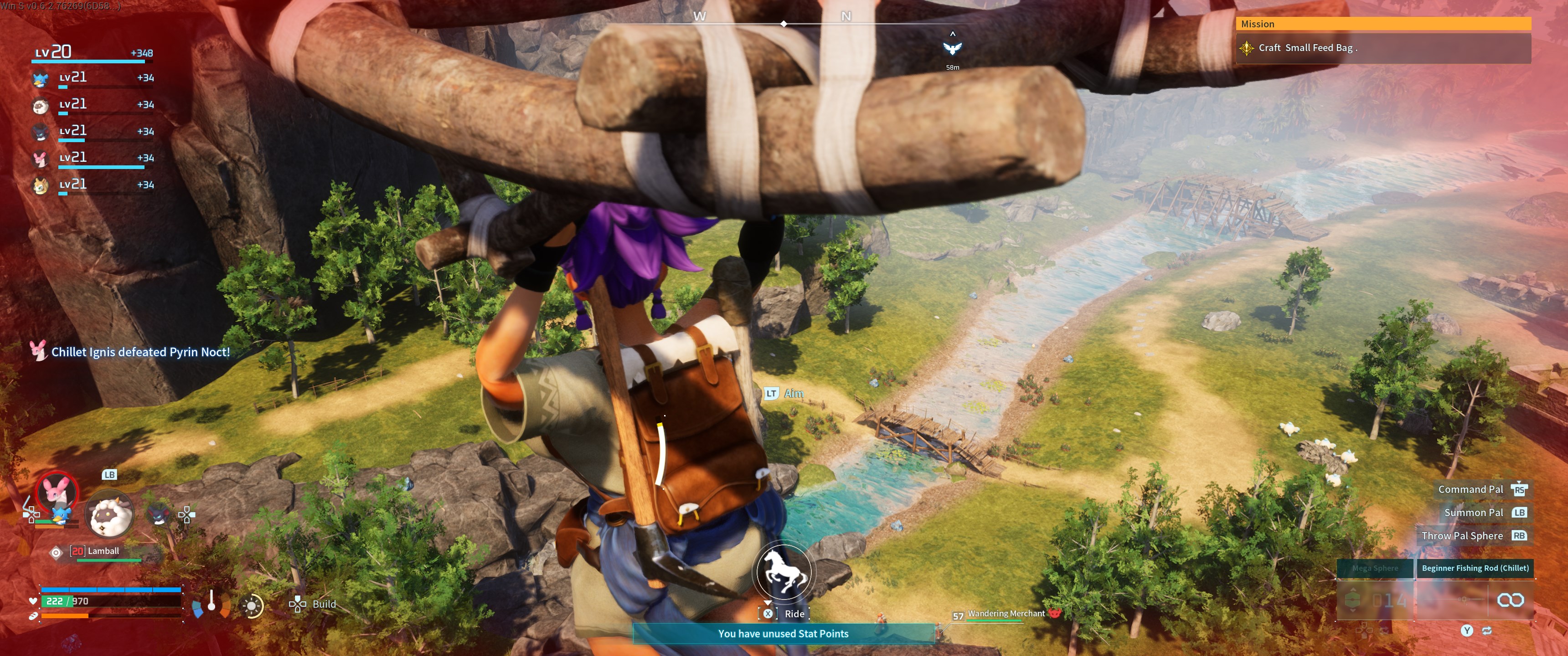Select the blue penguin pal in the party list

pos(40,79)
